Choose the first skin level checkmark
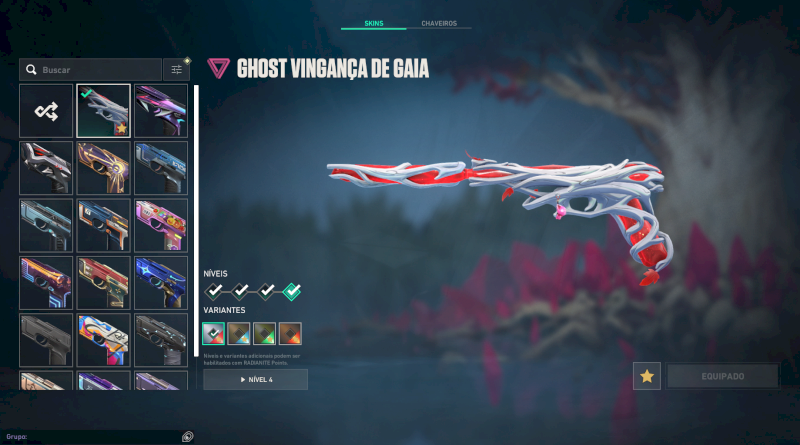Screen dimensions: 800x445 (x=214, y=292)
